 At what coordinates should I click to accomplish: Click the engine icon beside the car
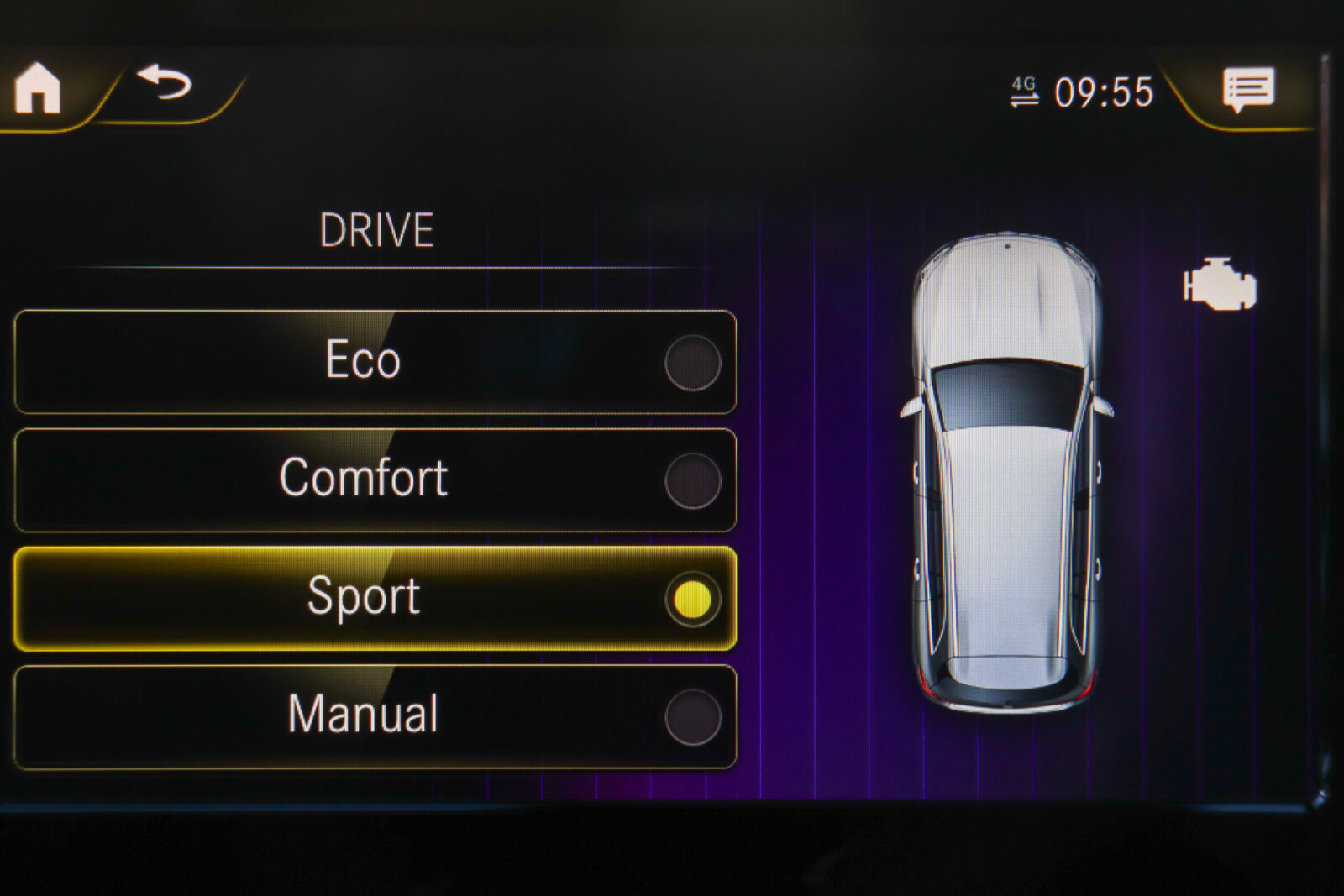coord(1220,285)
